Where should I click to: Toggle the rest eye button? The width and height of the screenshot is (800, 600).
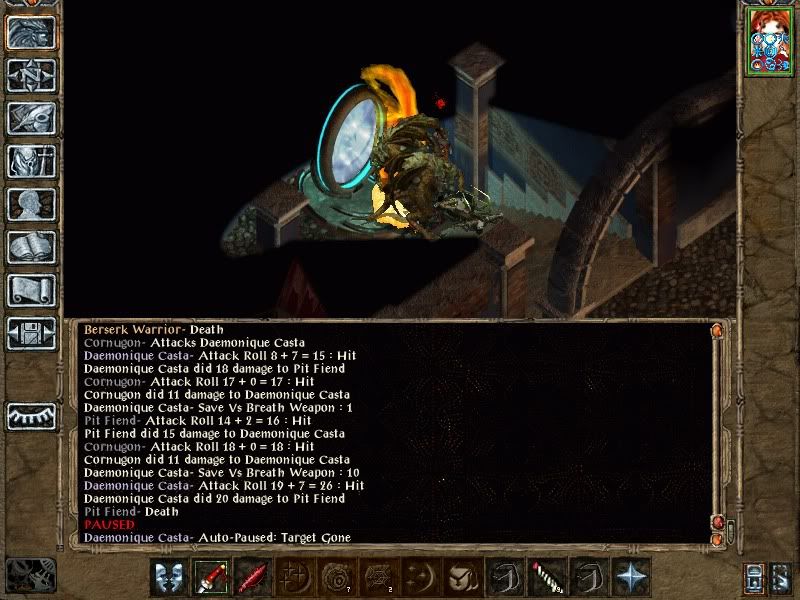pyautogui.click(x=31, y=413)
